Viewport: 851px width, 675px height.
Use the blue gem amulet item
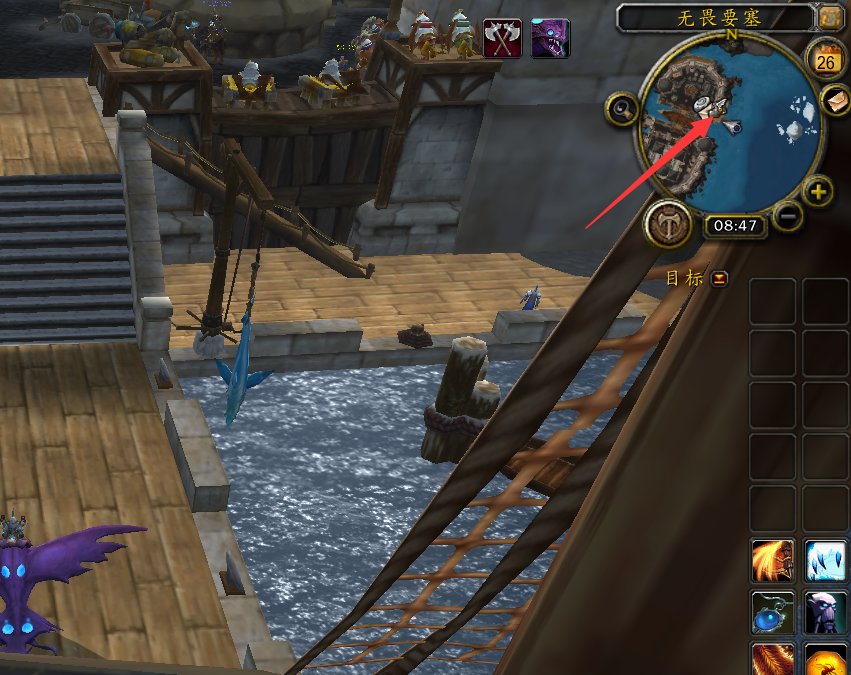point(773,612)
